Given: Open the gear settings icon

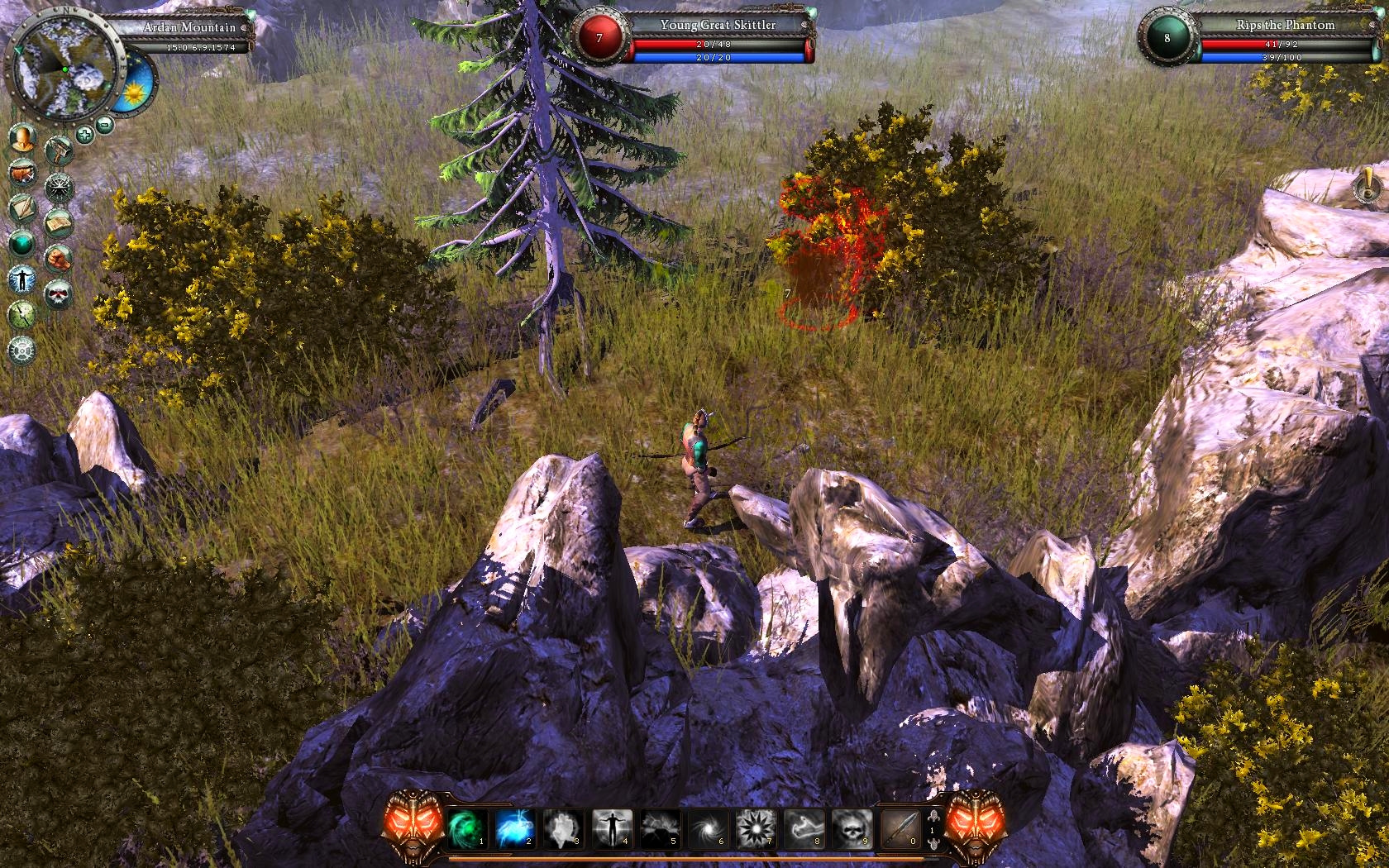Looking at the screenshot, I should click(x=22, y=351).
